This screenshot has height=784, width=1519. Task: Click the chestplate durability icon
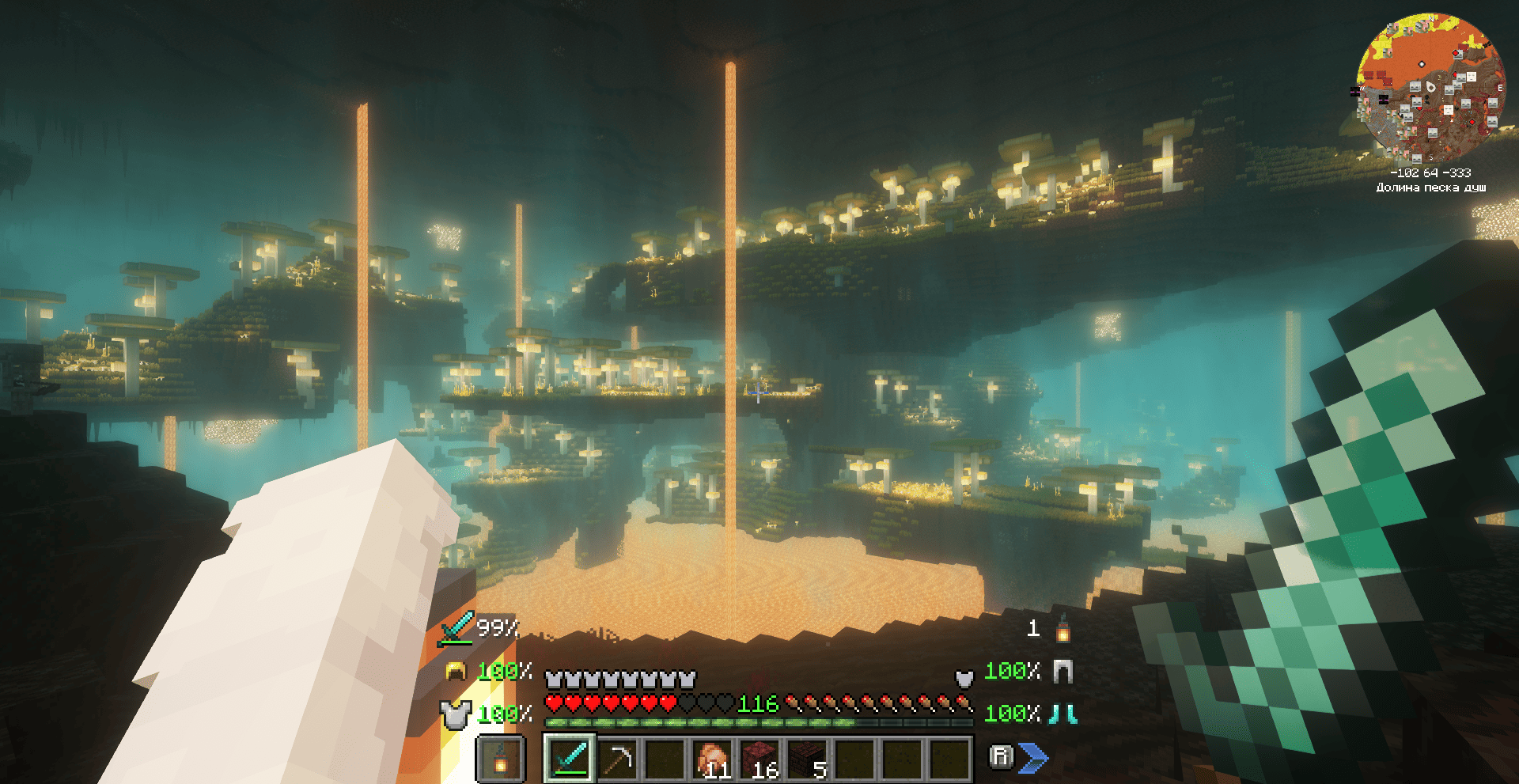(455, 714)
